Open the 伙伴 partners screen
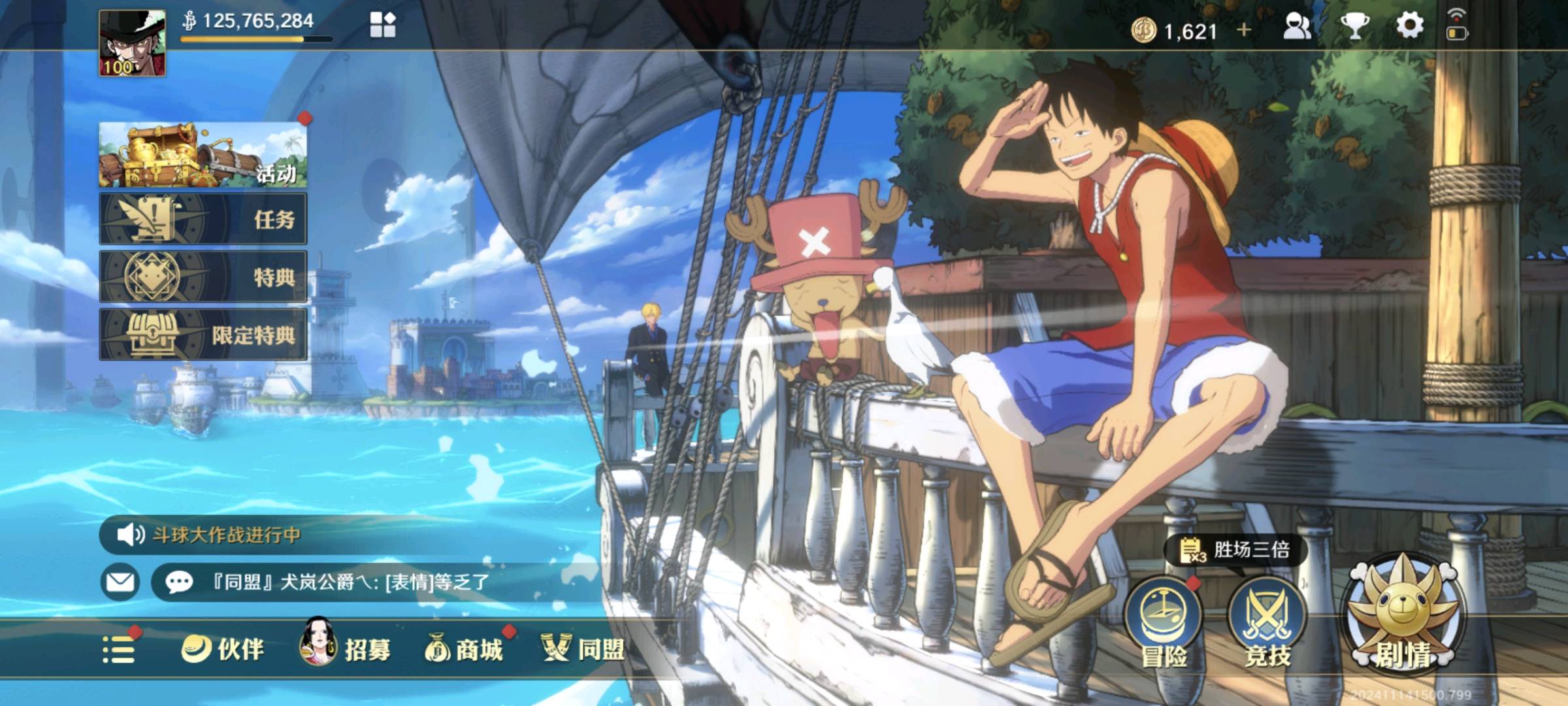 223,649
